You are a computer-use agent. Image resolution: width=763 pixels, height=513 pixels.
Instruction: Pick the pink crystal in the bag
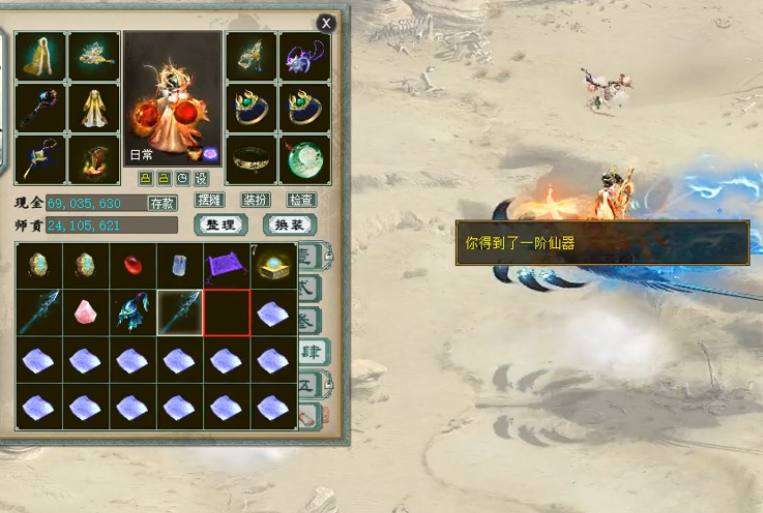tap(85, 312)
